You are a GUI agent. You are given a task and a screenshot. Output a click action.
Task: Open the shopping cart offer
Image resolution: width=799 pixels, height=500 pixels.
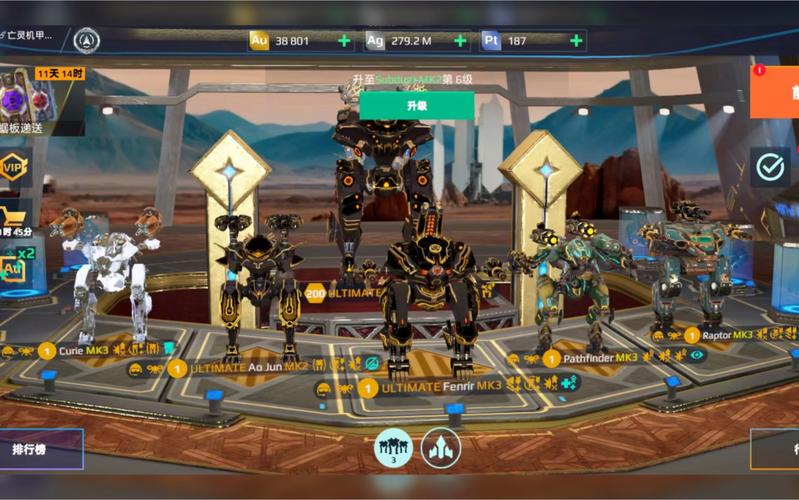pyautogui.click(x=13, y=218)
